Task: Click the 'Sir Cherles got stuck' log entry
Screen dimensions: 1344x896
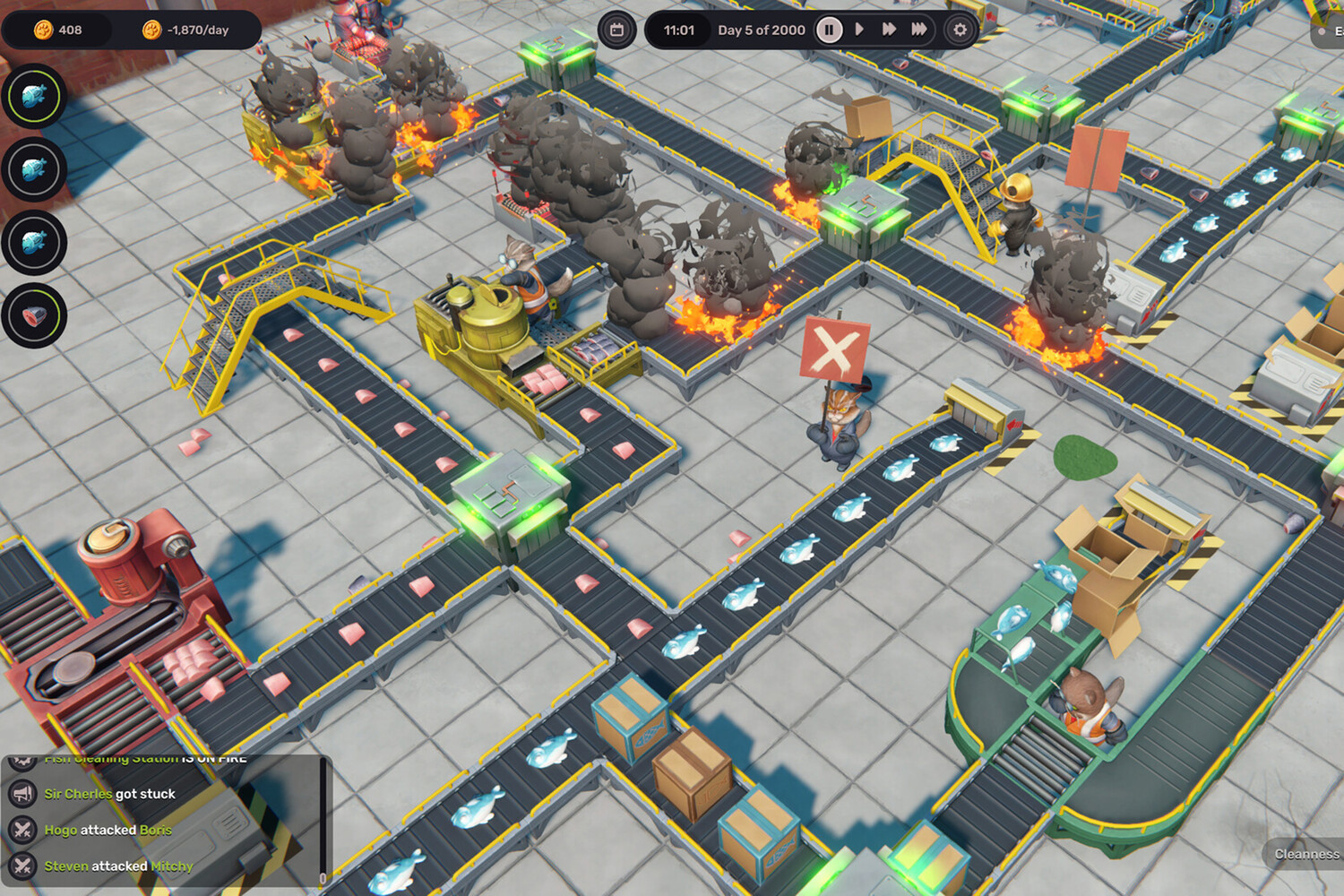Action: coord(109,794)
